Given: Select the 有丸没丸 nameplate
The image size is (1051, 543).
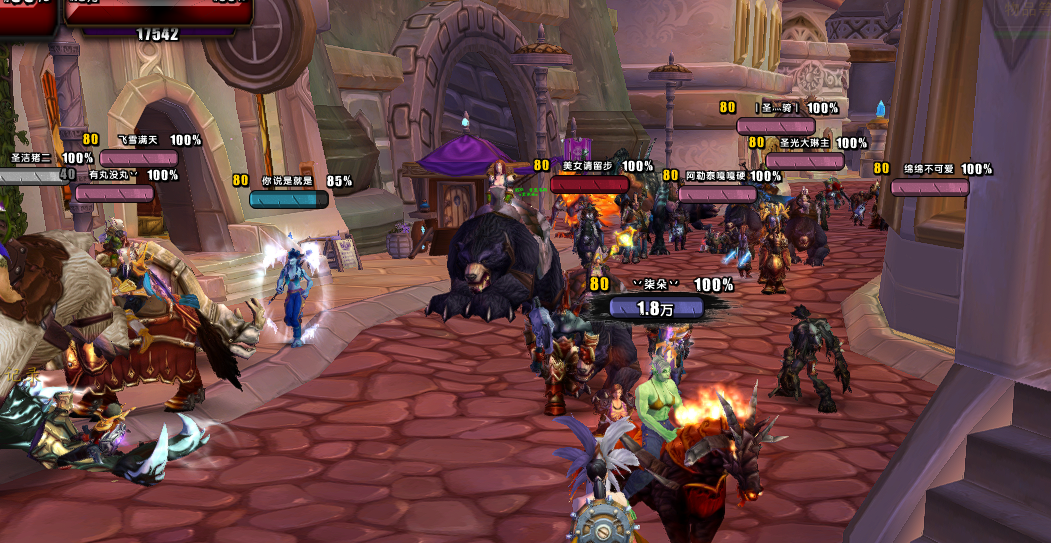Looking at the screenshot, I should pyautogui.click(x=115, y=193).
